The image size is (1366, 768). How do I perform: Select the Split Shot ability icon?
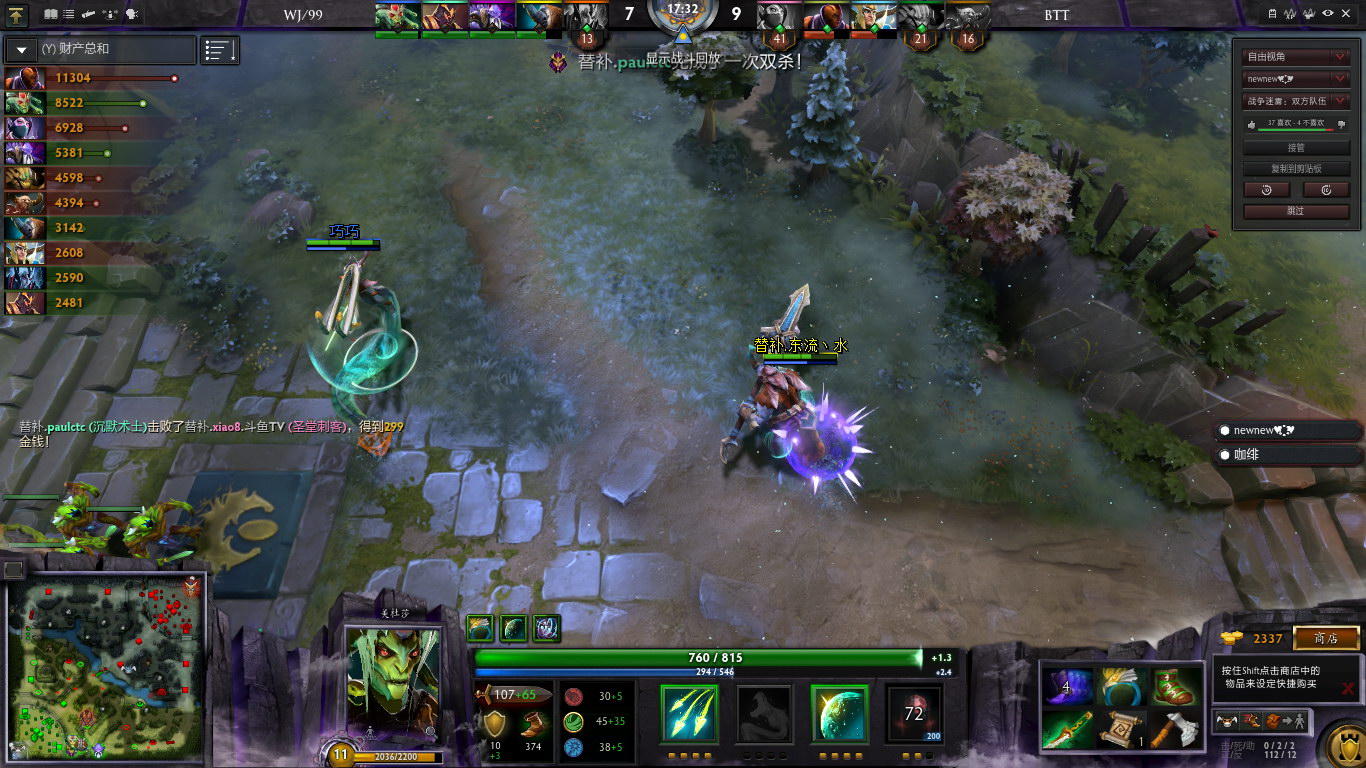pos(689,713)
